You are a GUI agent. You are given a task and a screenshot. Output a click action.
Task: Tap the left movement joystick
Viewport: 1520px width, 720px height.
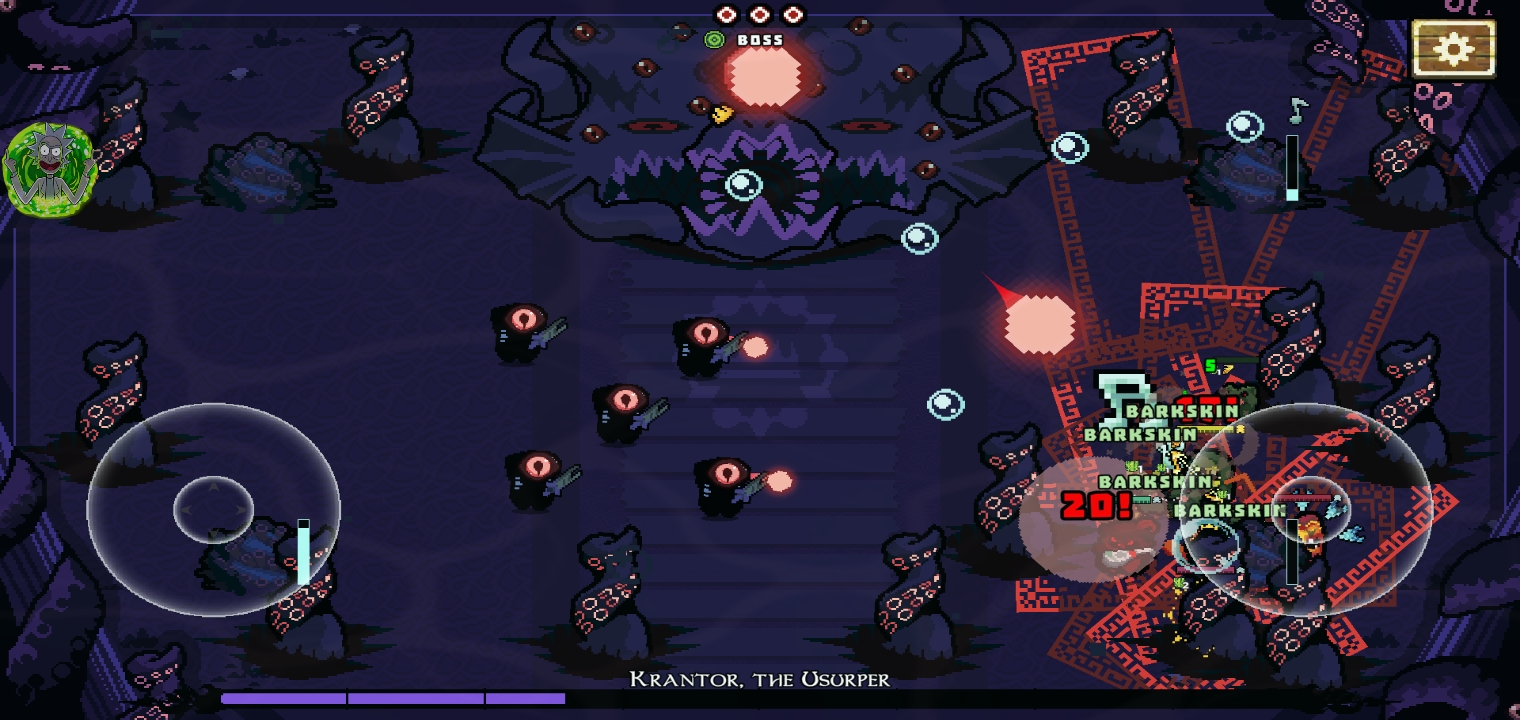click(x=213, y=509)
